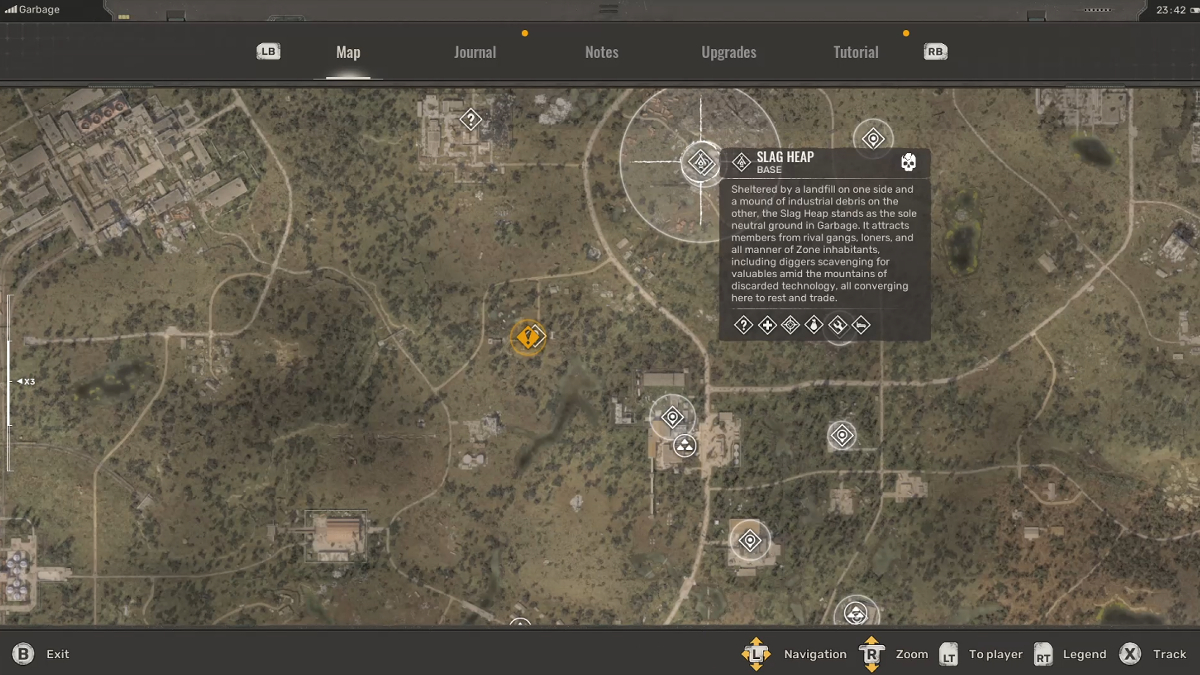Activate the Map tab
1200x675 pixels.
click(348, 52)
